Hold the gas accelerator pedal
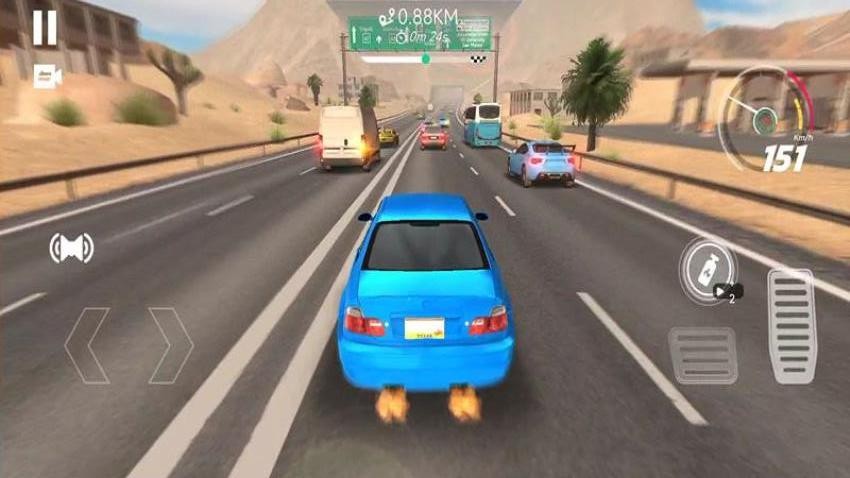The width and height of the screenshot is (850, 478). 792,326
